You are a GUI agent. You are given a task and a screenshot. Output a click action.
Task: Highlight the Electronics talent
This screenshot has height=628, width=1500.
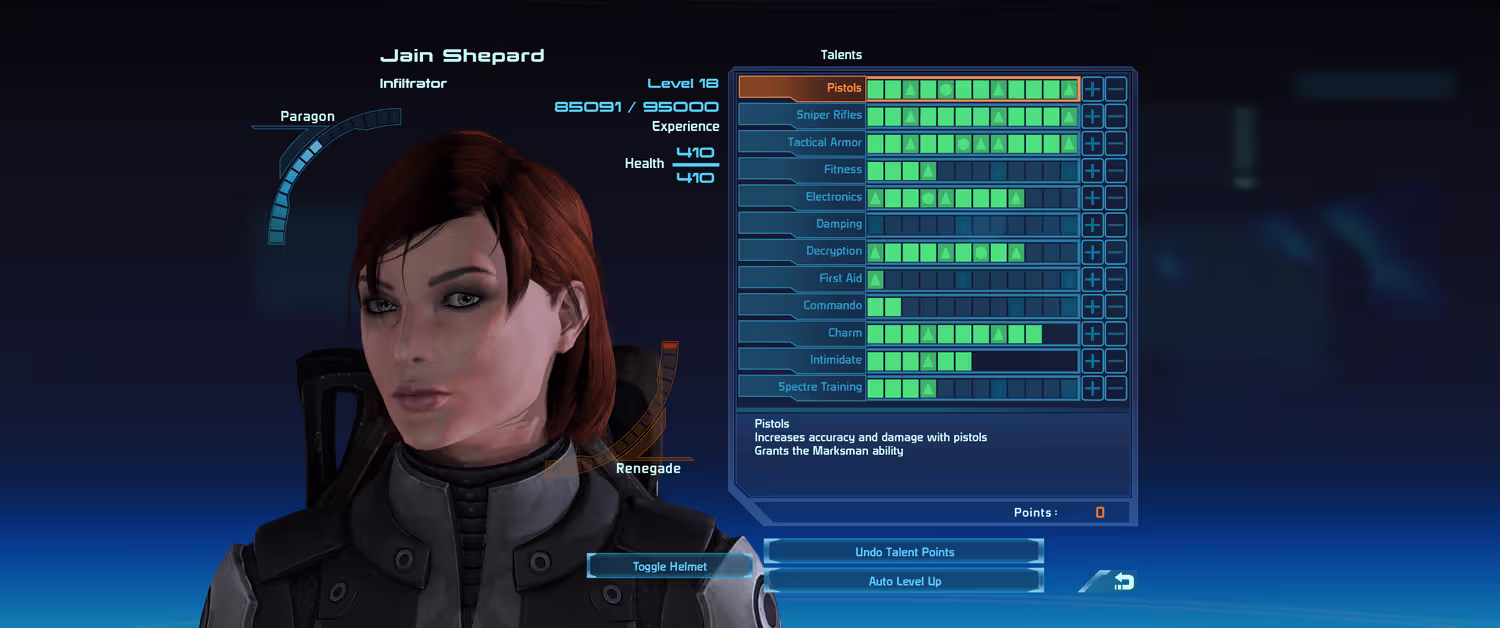[801, 197]
